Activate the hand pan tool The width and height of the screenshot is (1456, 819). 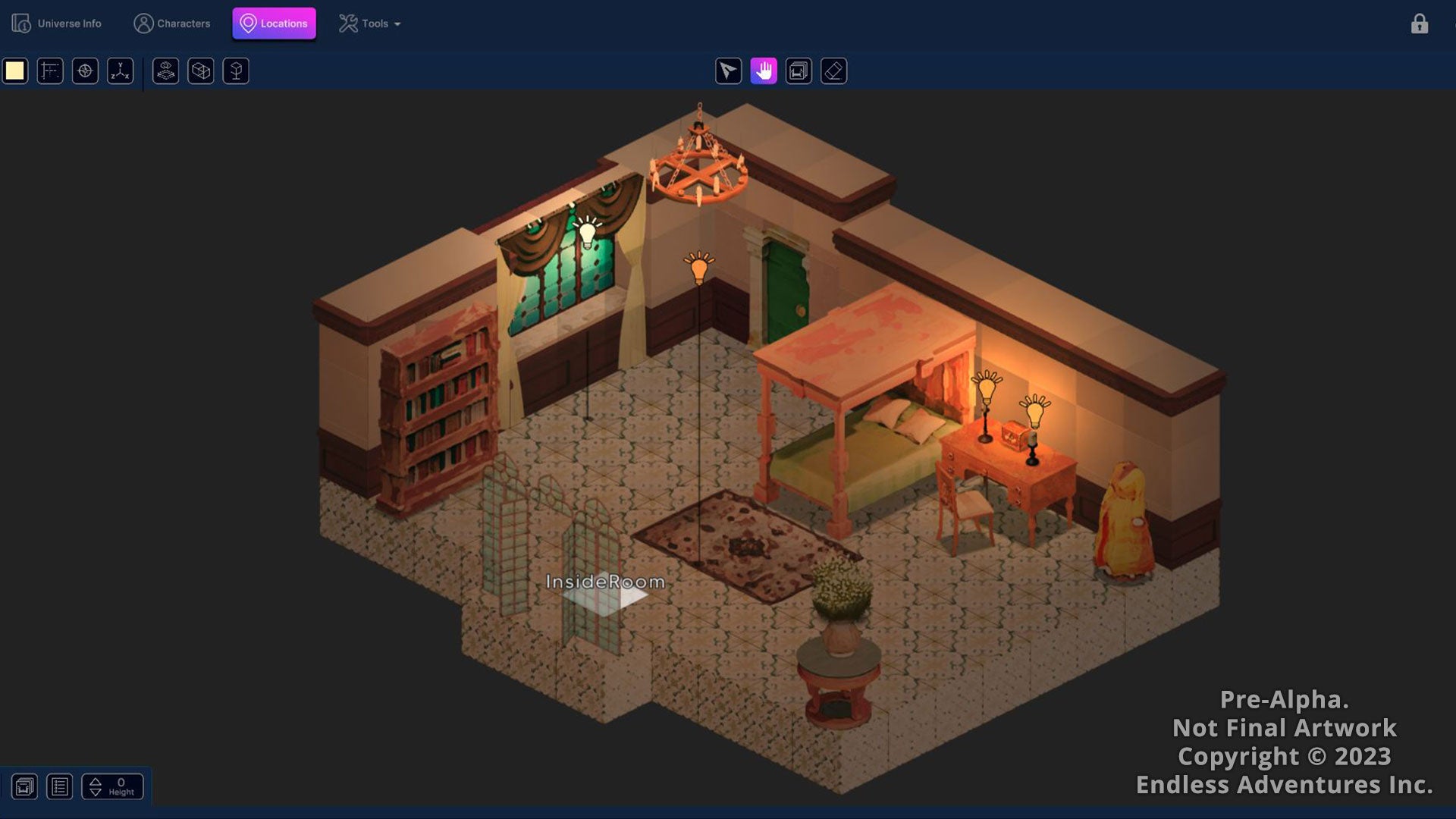pyautogui.click(x=763, y=71)
